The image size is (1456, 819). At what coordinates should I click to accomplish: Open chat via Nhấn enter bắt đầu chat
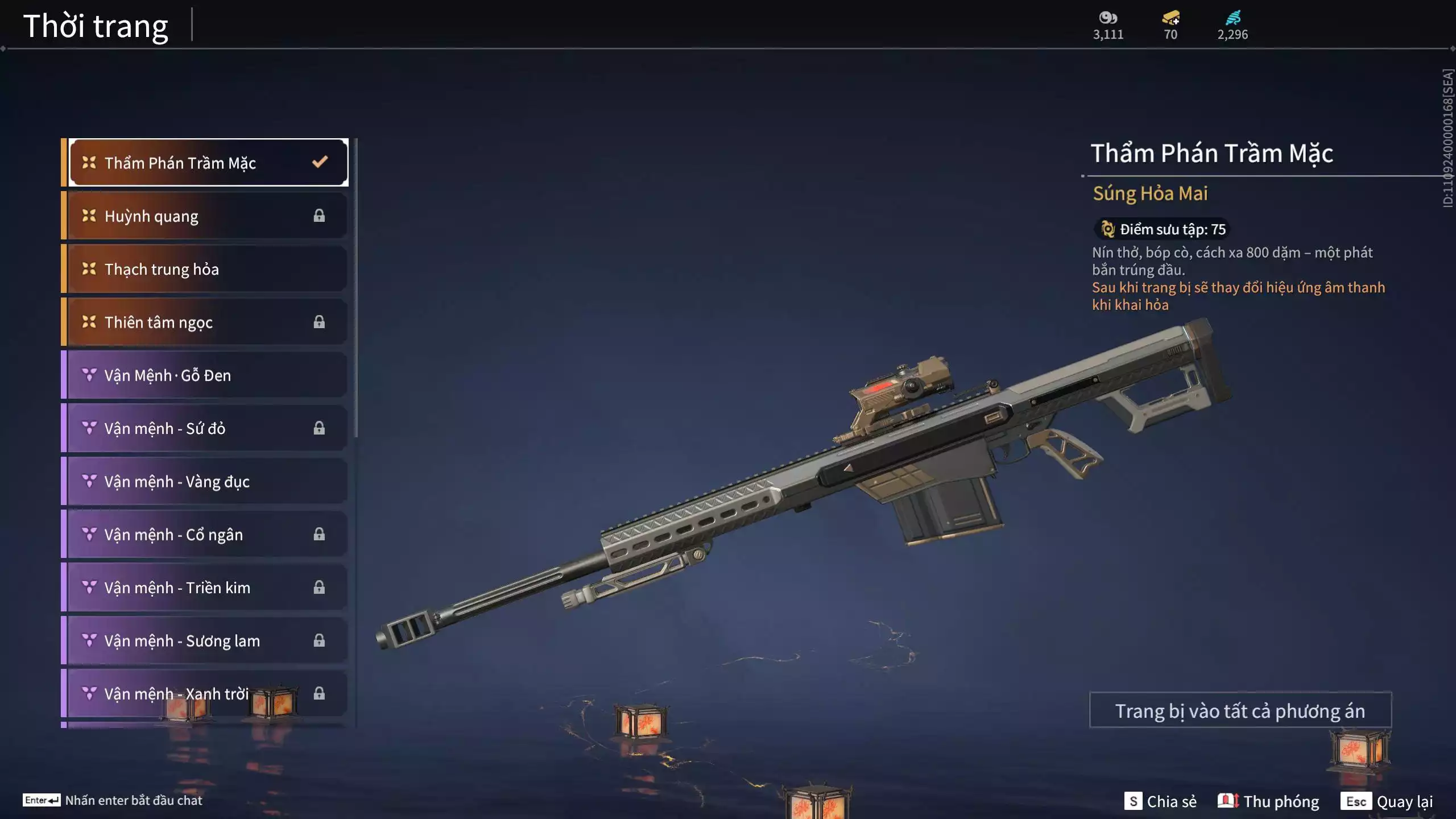coord(113,800)
